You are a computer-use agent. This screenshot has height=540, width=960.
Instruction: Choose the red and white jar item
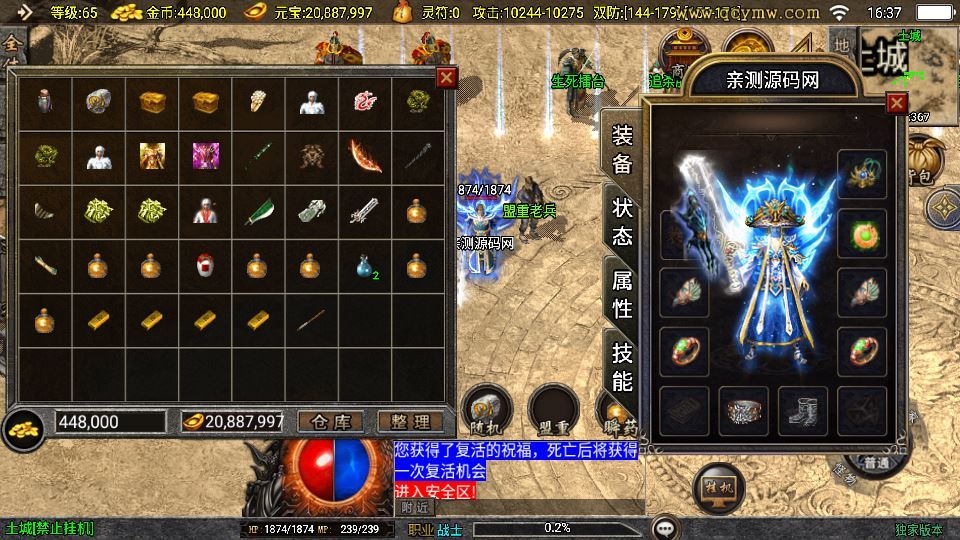click(x=205, y=266)
